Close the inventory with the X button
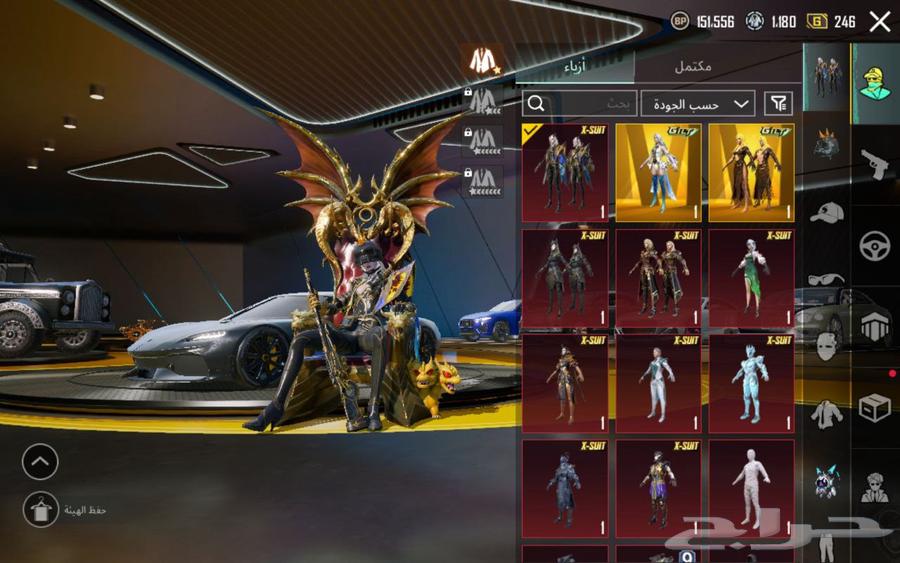900x563 pixels. coord(880,22)
